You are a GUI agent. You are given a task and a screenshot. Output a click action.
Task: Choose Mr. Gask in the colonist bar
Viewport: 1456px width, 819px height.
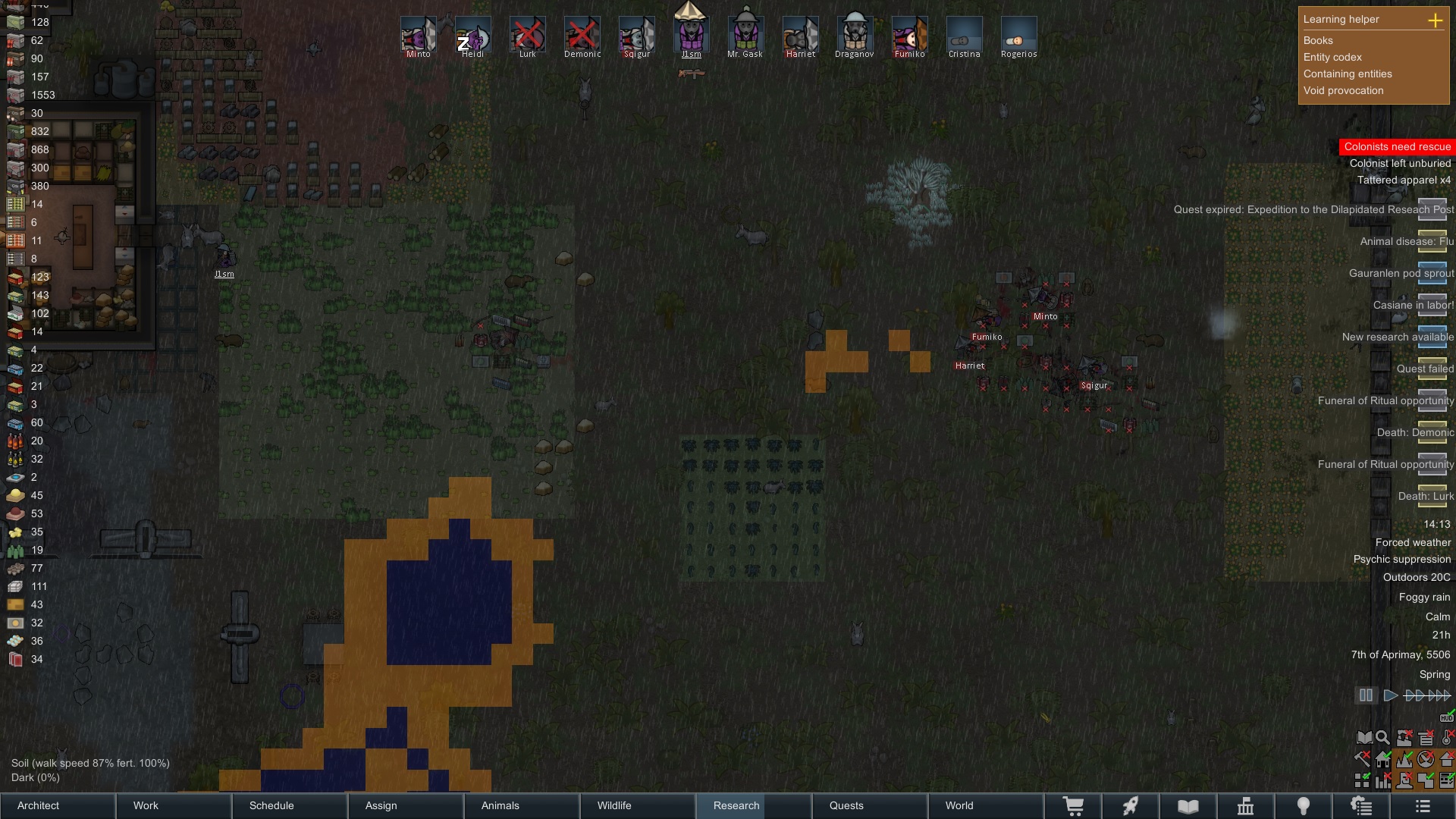[745, 35]
